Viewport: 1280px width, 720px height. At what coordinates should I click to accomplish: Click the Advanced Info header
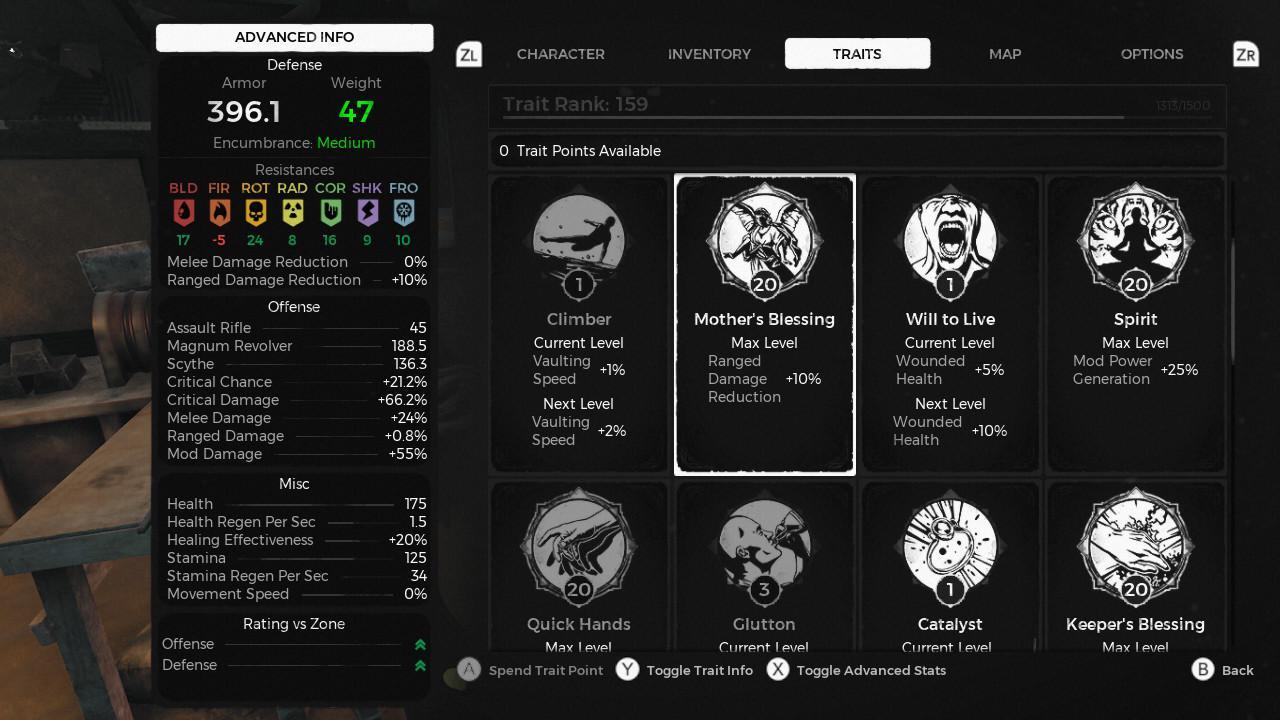[294, 37]
